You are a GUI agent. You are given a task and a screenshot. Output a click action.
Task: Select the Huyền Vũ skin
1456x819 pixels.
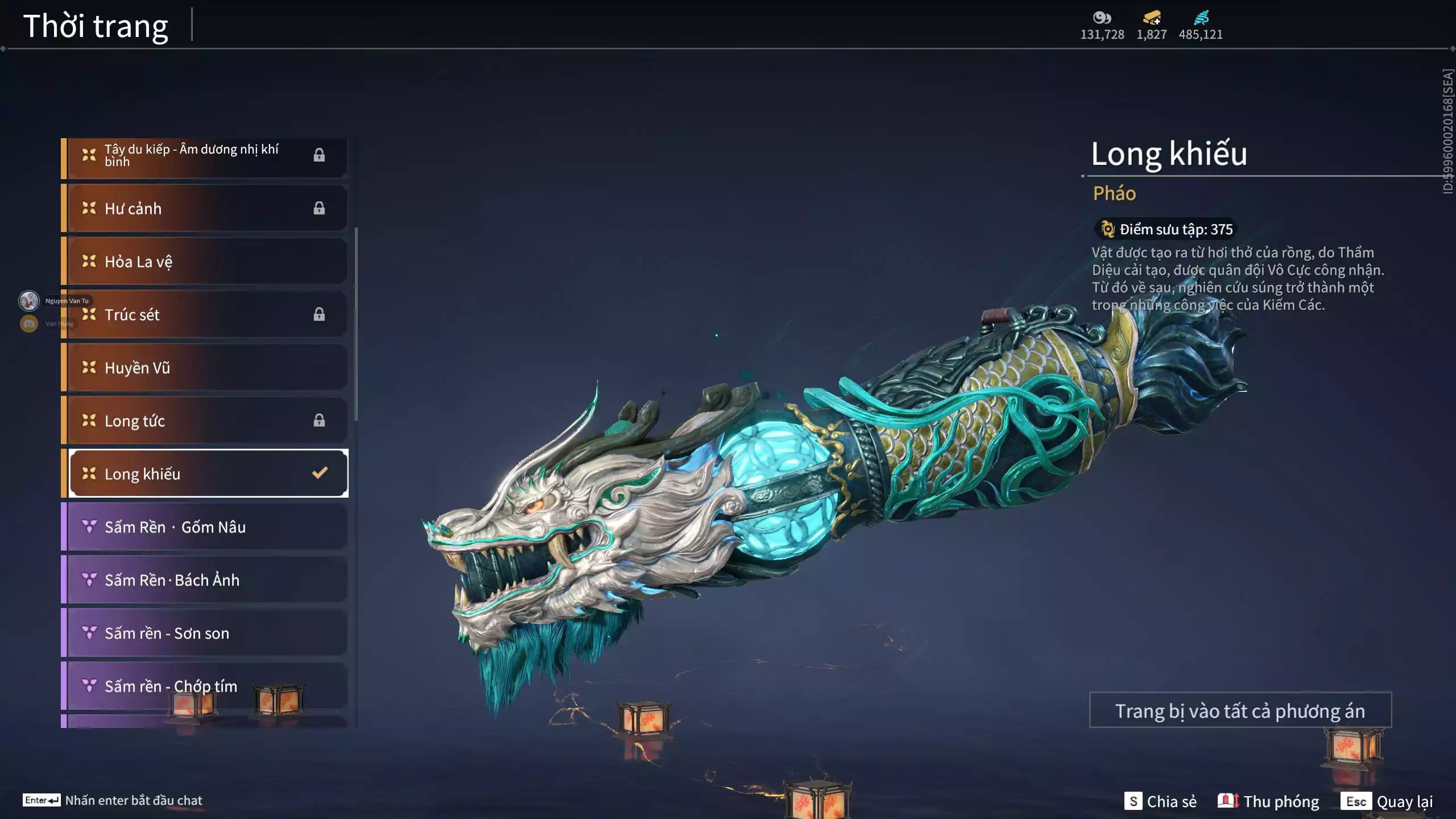(205, 367)
